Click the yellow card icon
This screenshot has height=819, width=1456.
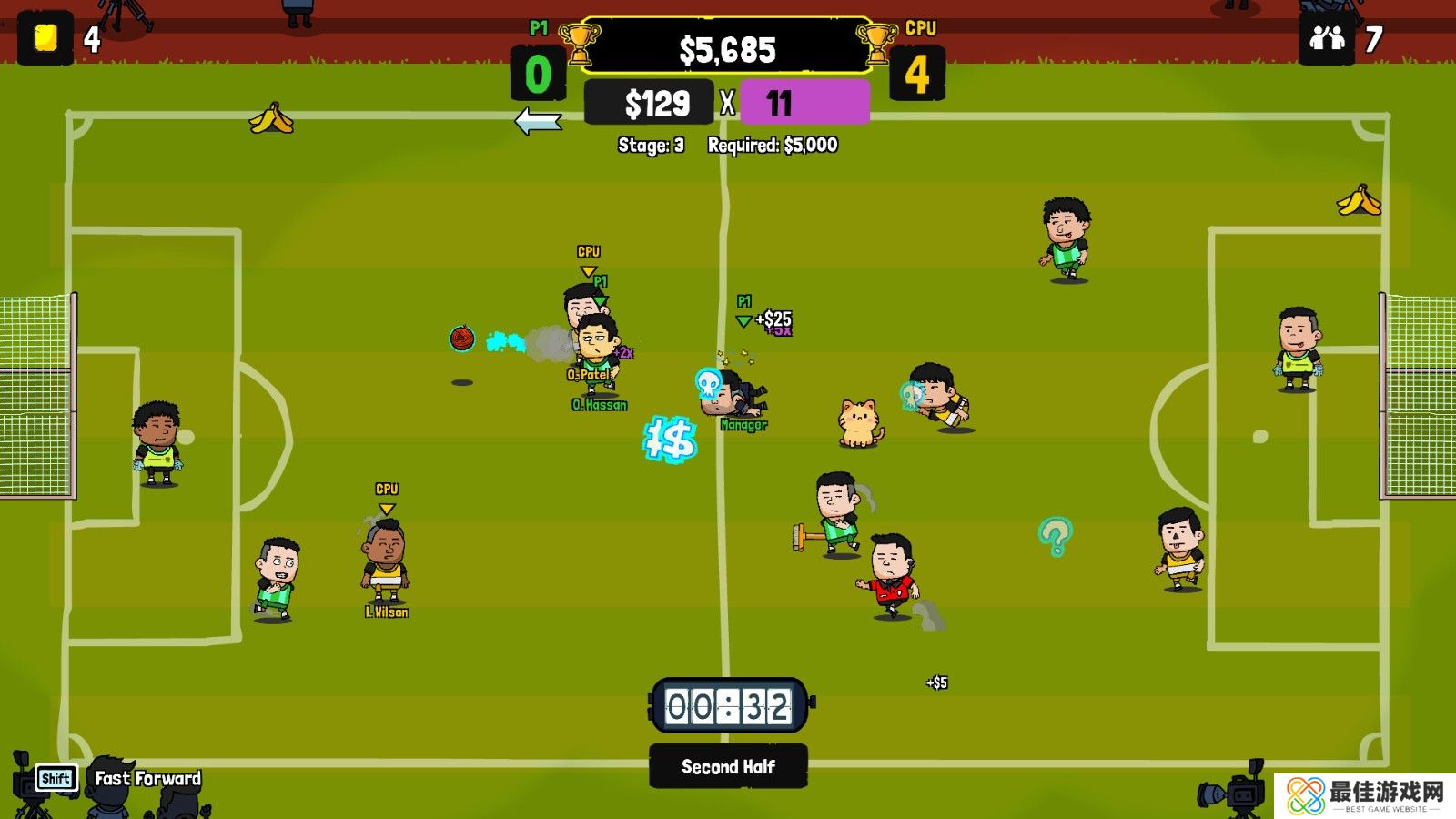coord(45,38)
